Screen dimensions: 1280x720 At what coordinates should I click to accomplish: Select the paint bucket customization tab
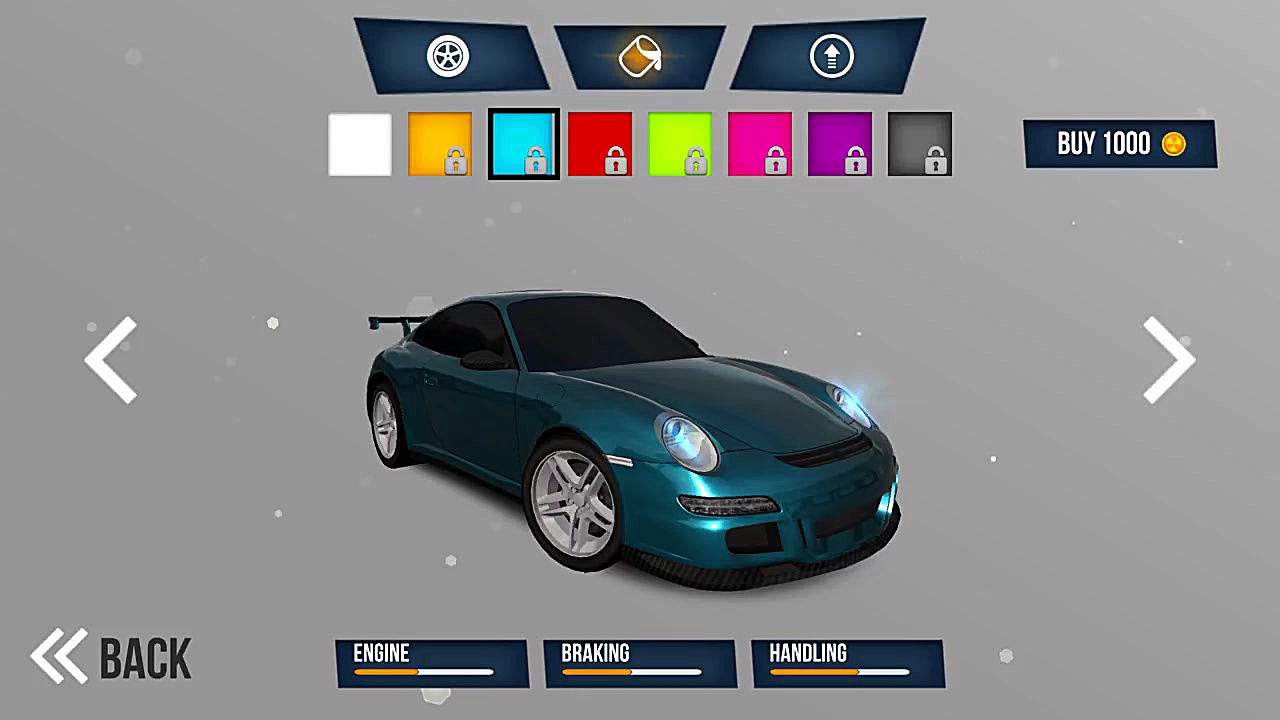tap(640, 56)
